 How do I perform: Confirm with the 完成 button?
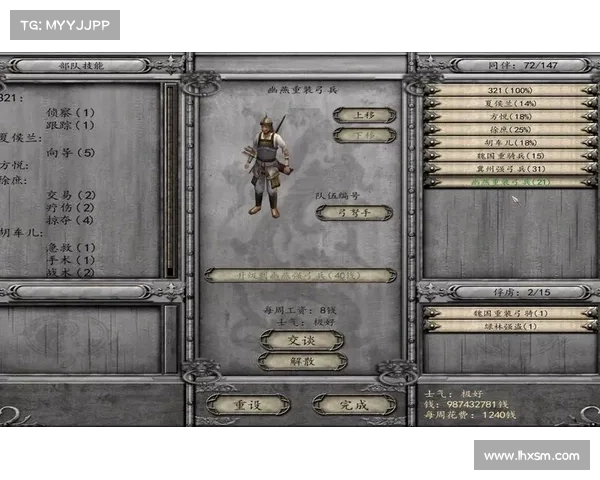pos(354,404)
